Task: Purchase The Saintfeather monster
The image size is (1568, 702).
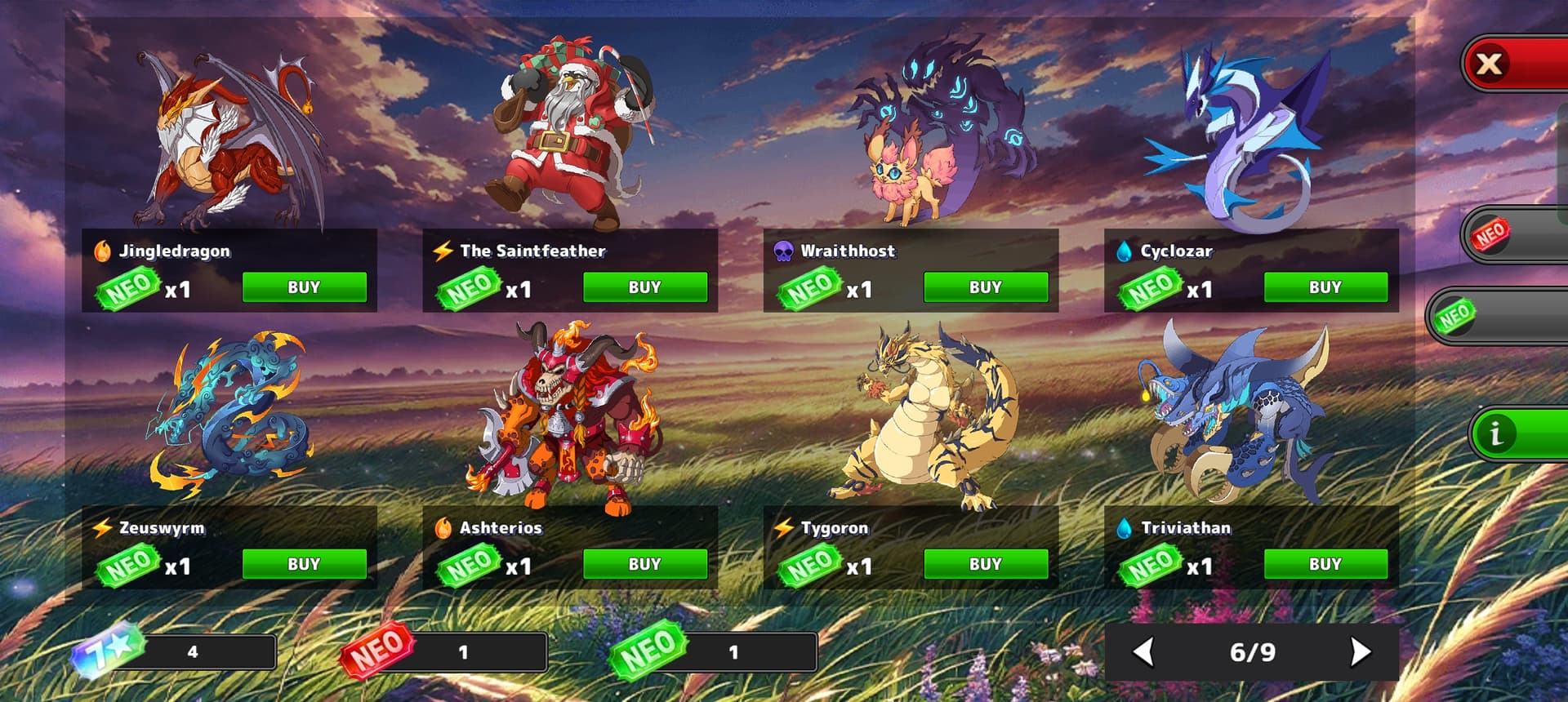Action: click(644, 287)
